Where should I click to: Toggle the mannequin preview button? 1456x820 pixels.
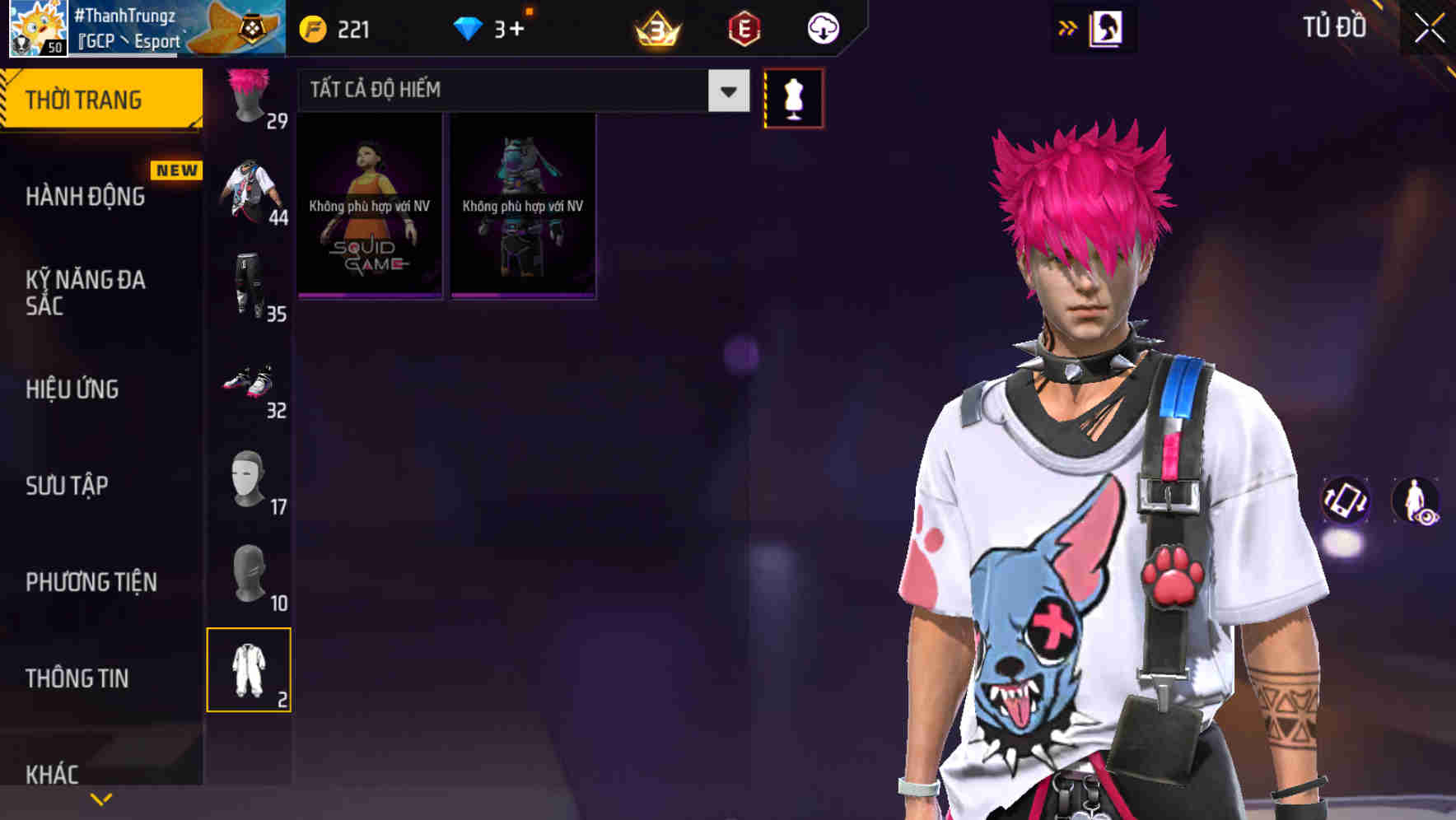pyautogui.click(x=793, y=97)
